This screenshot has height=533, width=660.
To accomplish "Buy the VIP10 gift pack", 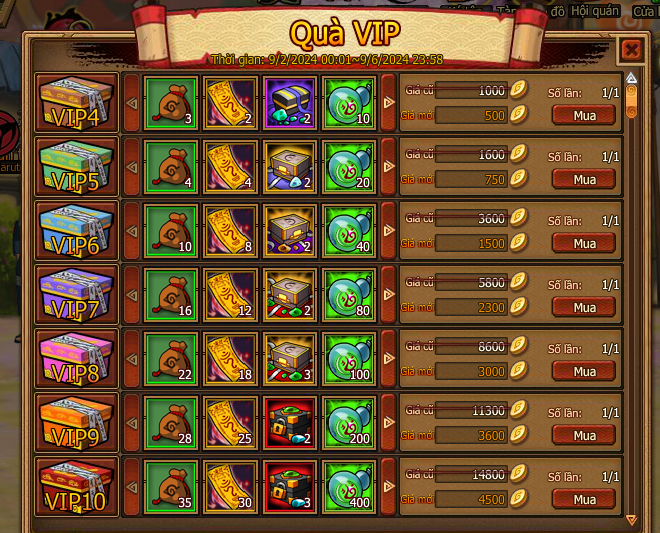I will (584, 500).
